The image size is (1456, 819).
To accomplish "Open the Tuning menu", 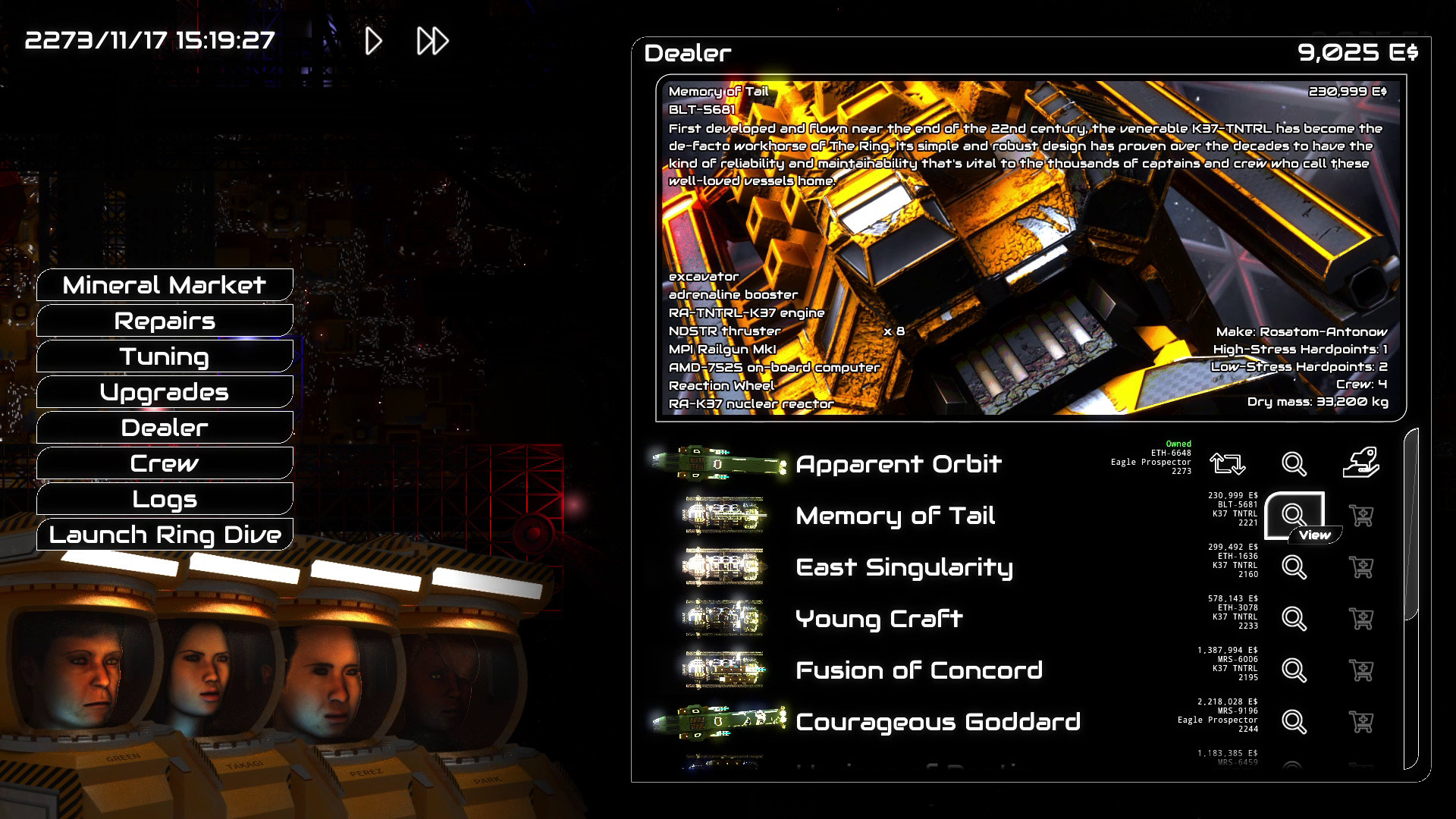I will (x=164, y=356).
